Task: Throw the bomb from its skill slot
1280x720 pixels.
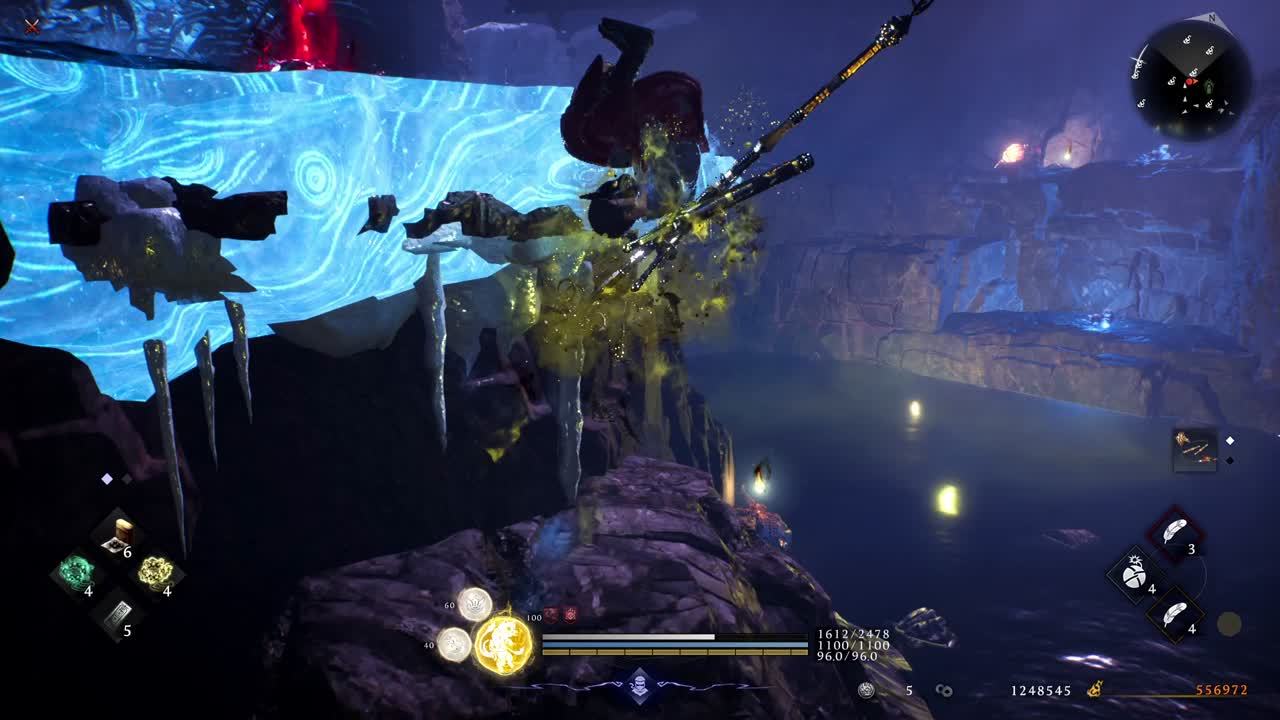Action: (1135, 574)
